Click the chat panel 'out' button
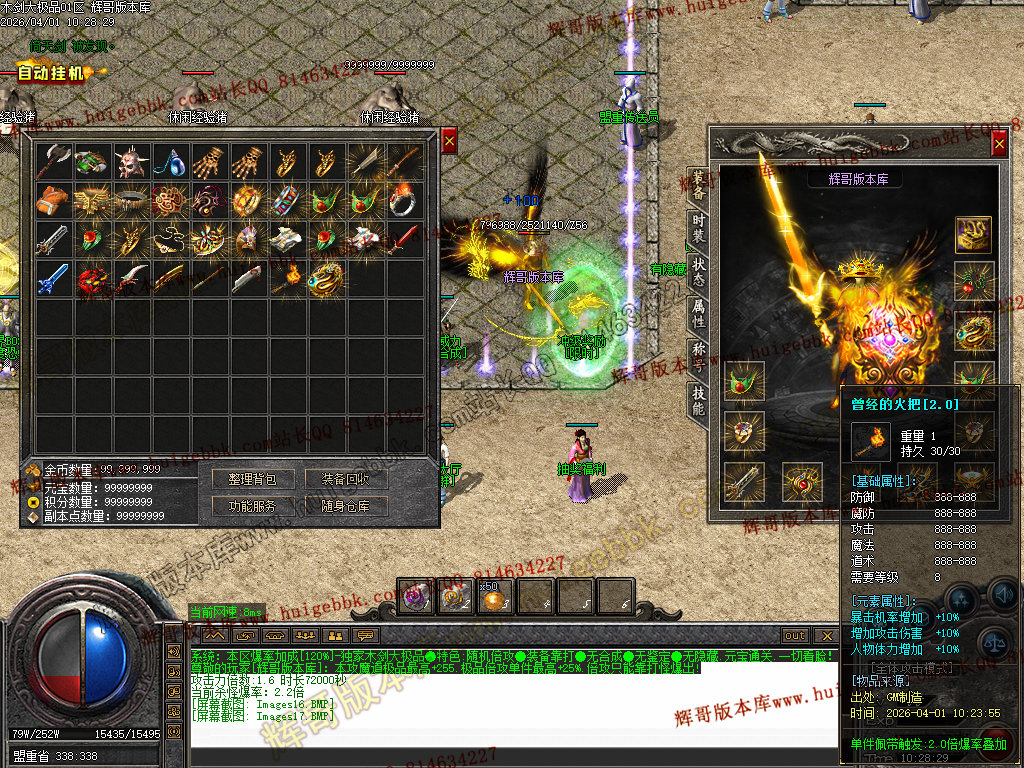The height and width of the screenshot is (768, 1024). click(795, 636)
